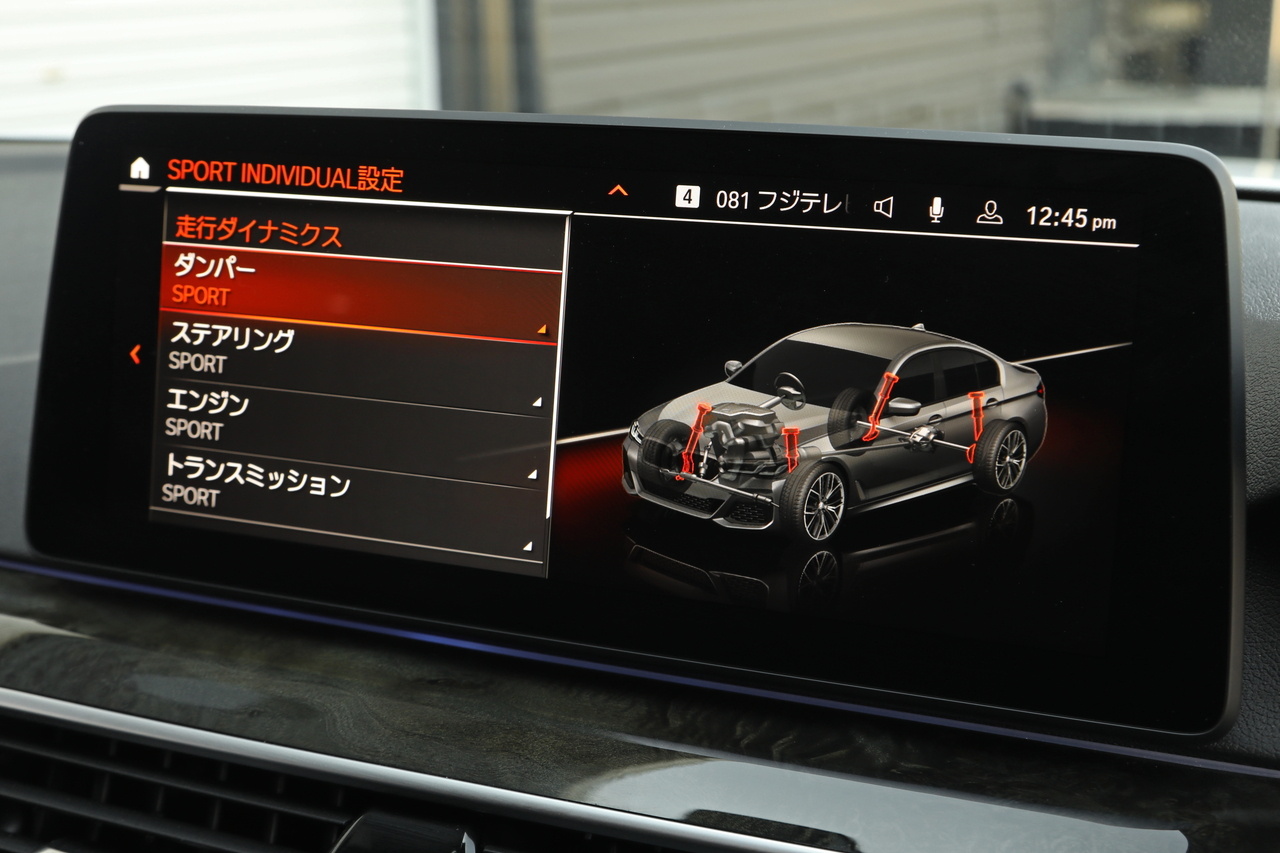Collapse status bar with the up chevron
This screenshot has width=1280, height=853.
click(619, 187)
